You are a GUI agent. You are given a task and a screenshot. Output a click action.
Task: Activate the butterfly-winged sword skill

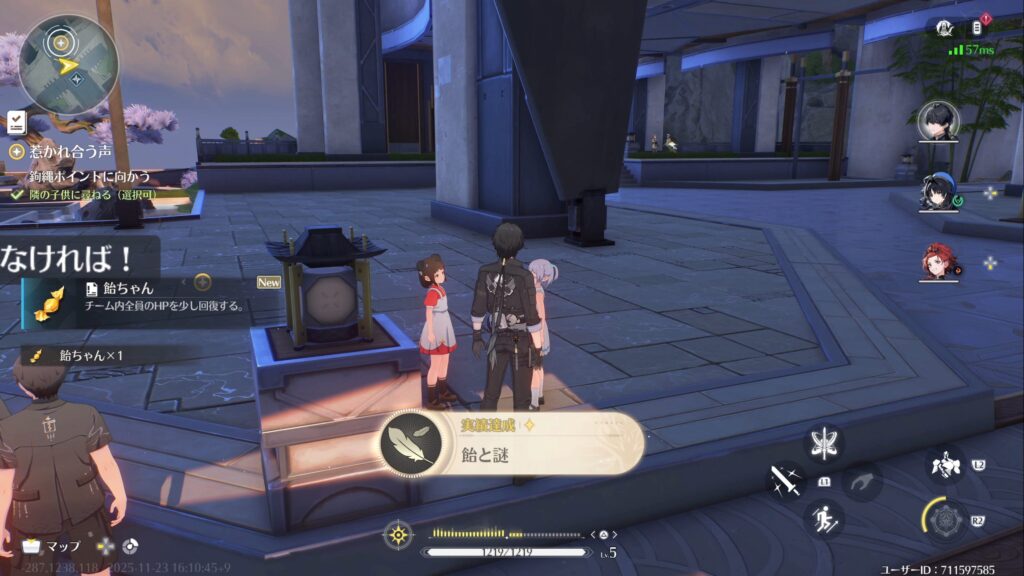pos(825,443)
